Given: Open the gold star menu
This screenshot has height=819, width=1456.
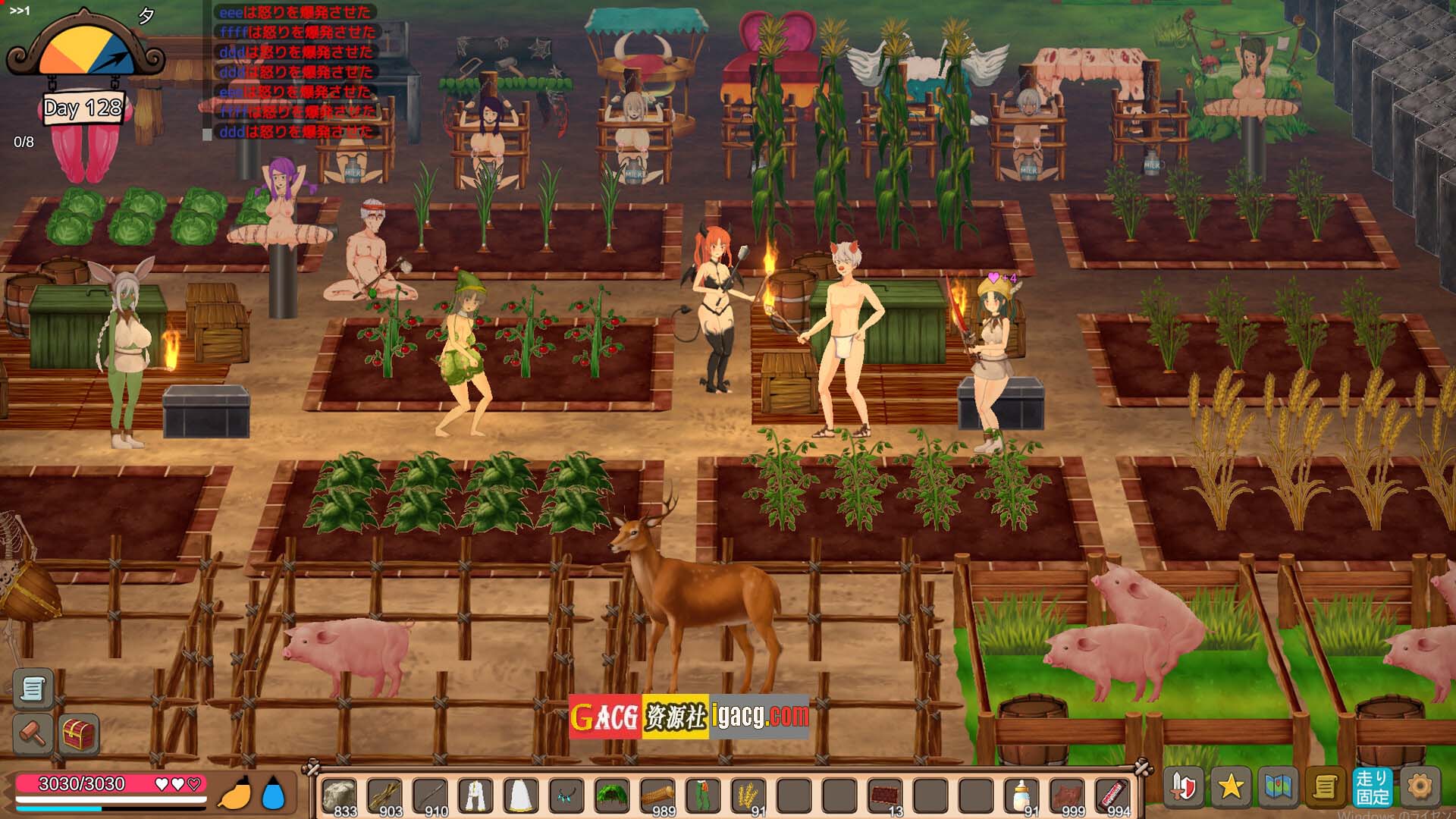Looking at the screenshot, I should click(1230, 786).
